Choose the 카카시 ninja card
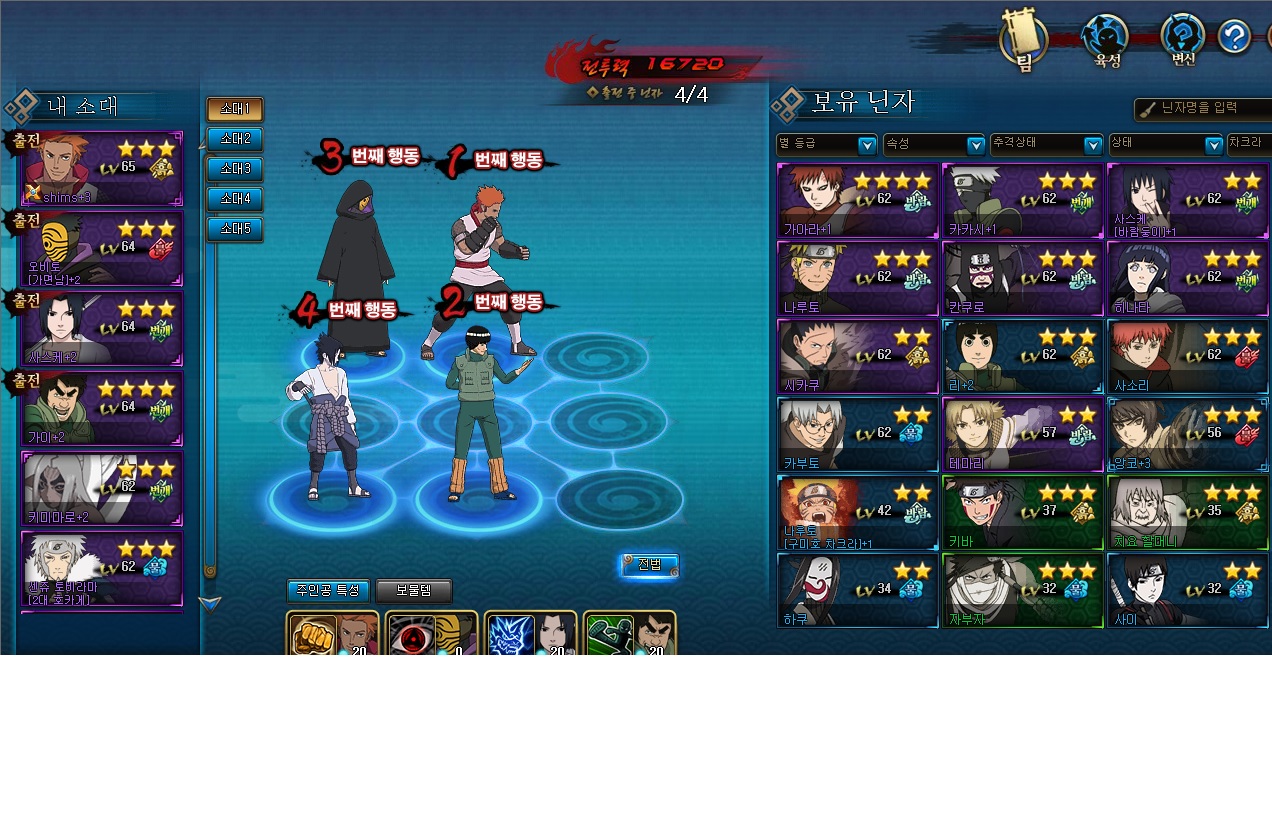The height and width of the screenshot is (837, 1272). pyautogui.click(x=1022, y=201)
